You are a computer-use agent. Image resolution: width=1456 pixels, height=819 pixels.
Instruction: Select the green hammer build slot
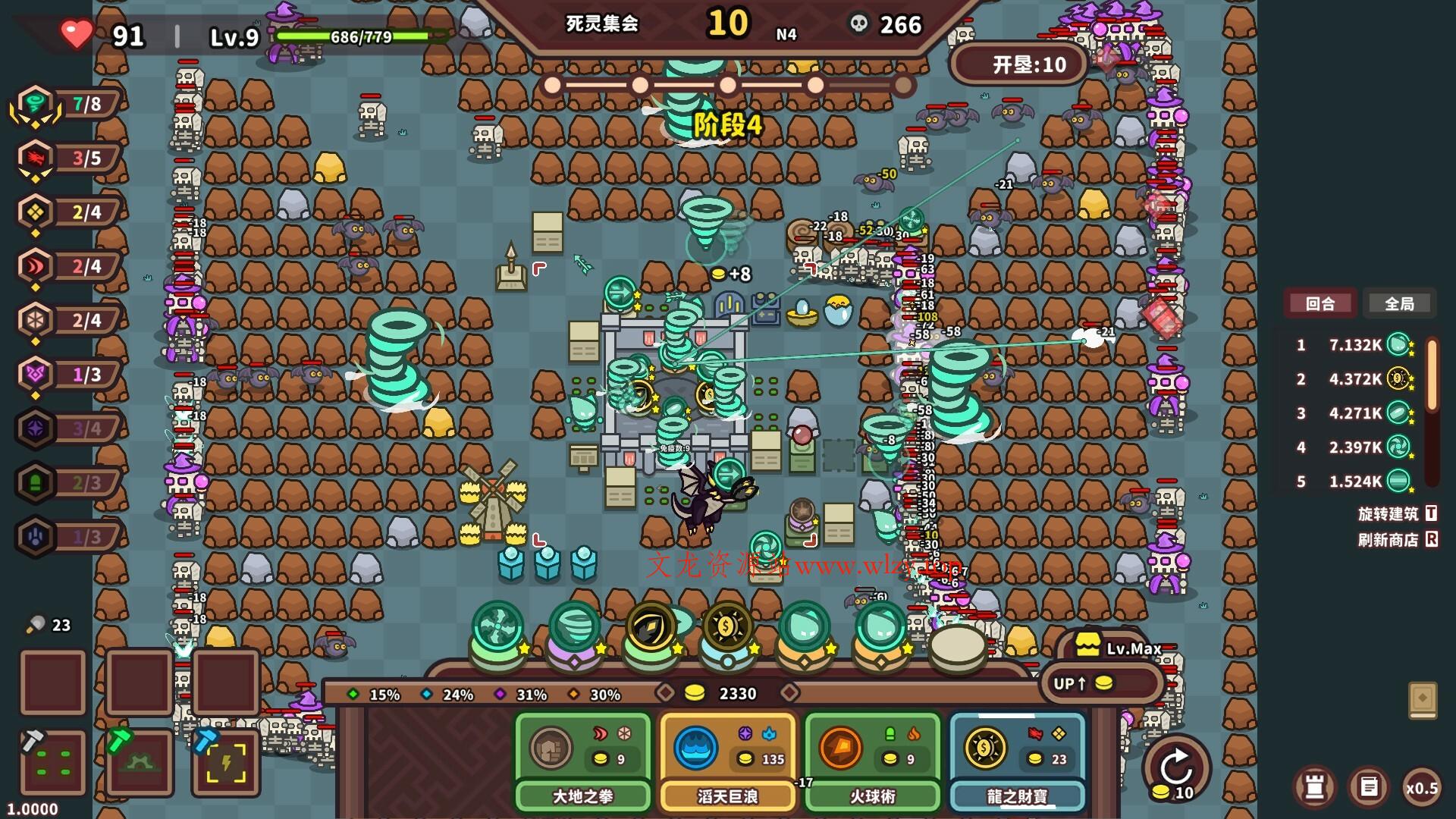click(140, 763)
